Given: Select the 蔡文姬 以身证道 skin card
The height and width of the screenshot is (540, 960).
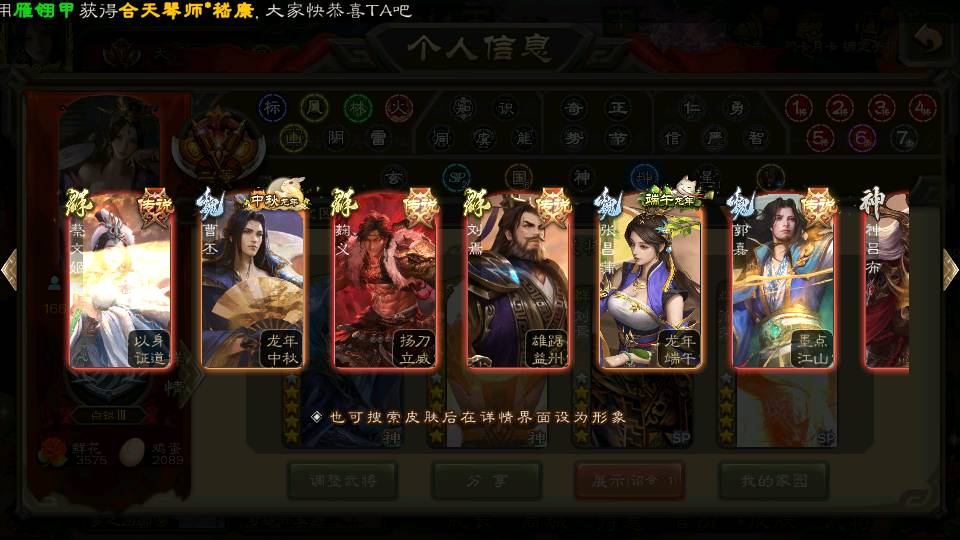Looking at the screenshot, I should coord(120,280).
